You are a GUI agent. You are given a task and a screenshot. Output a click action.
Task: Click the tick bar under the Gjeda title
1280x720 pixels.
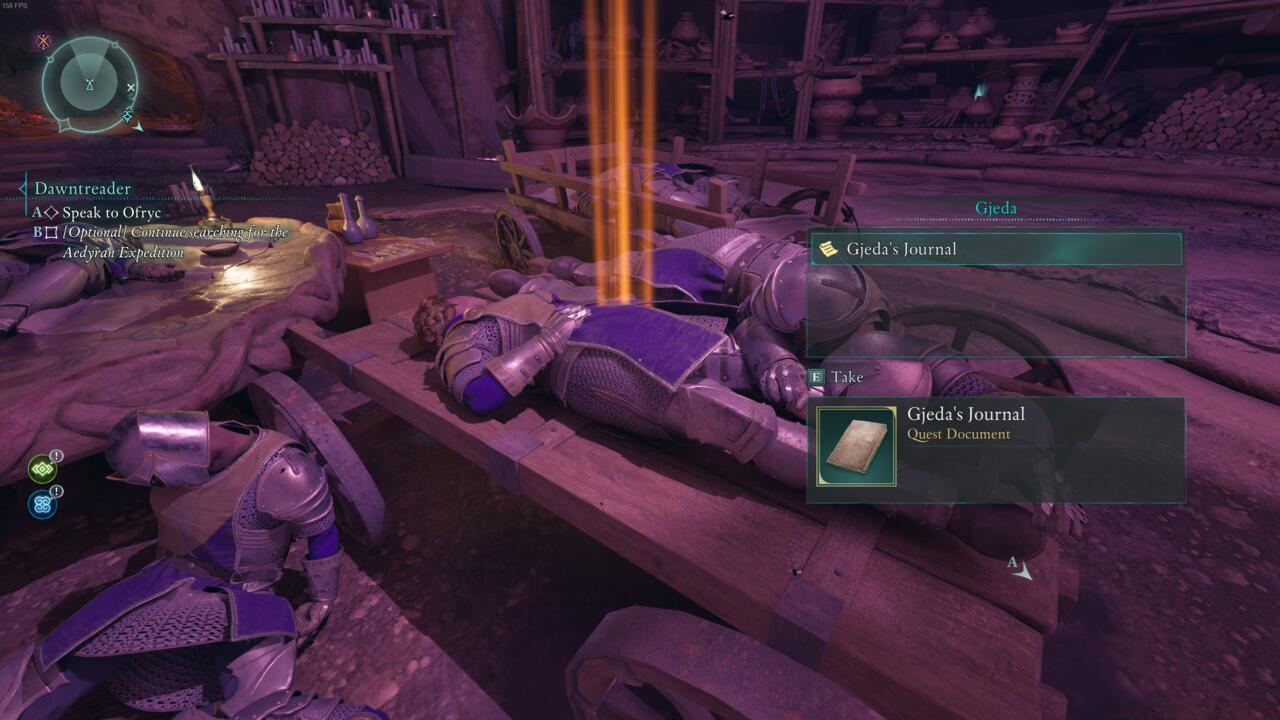[x=995, y=218]
